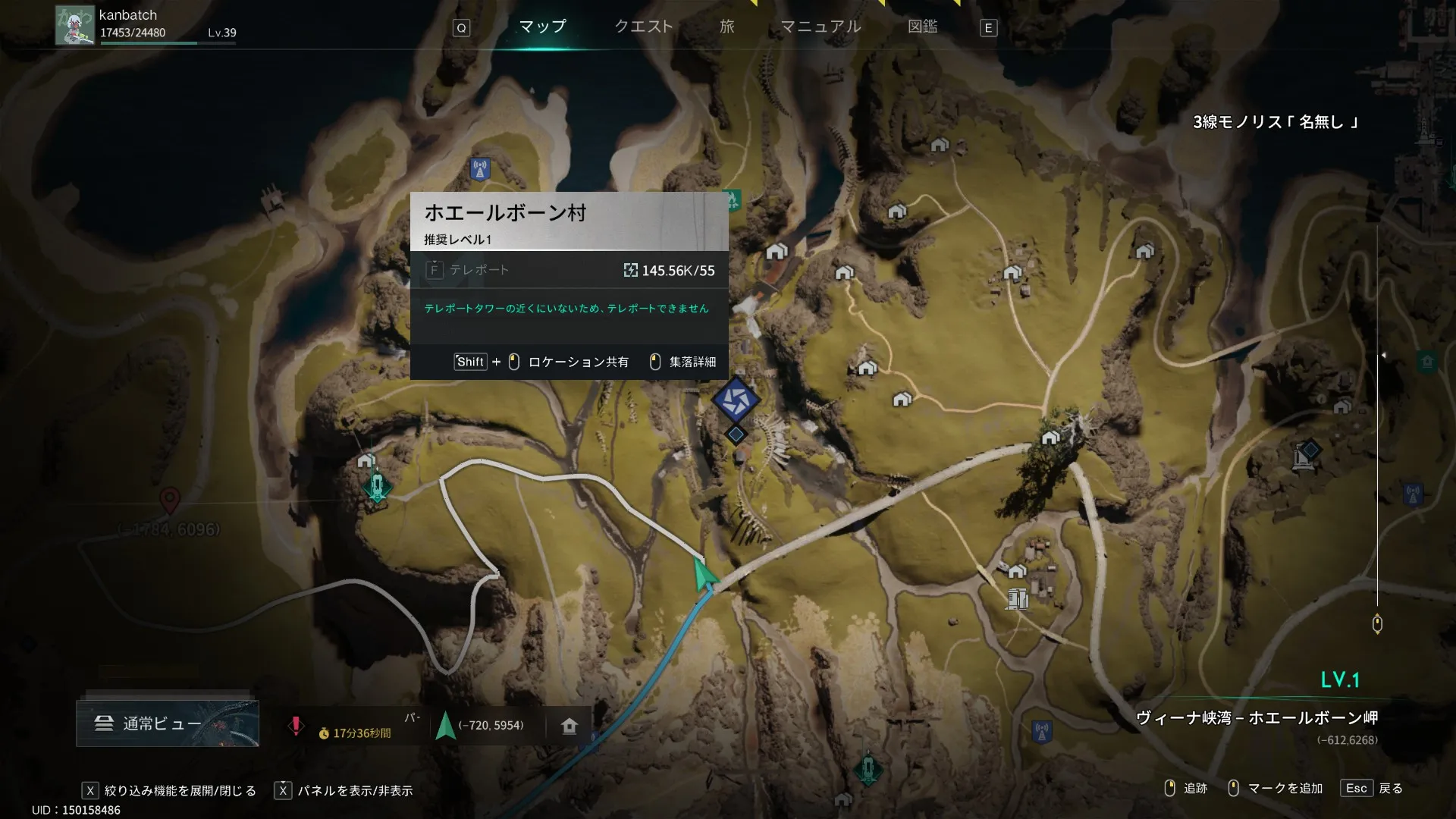This screenshot has width=1456, height=819.
Task: Click the teal teleport tower marker on cliff
Action: point(377,486)
